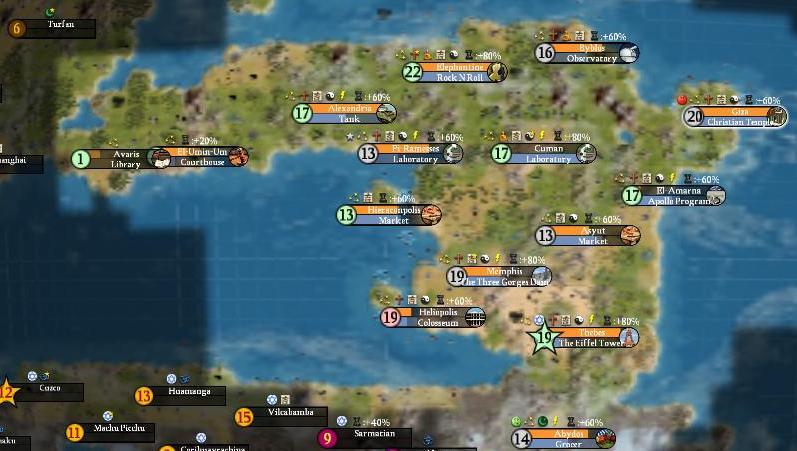This screenshot has width=797, height=451.
Task: Select the Avaris city banner
Action: 125,154
